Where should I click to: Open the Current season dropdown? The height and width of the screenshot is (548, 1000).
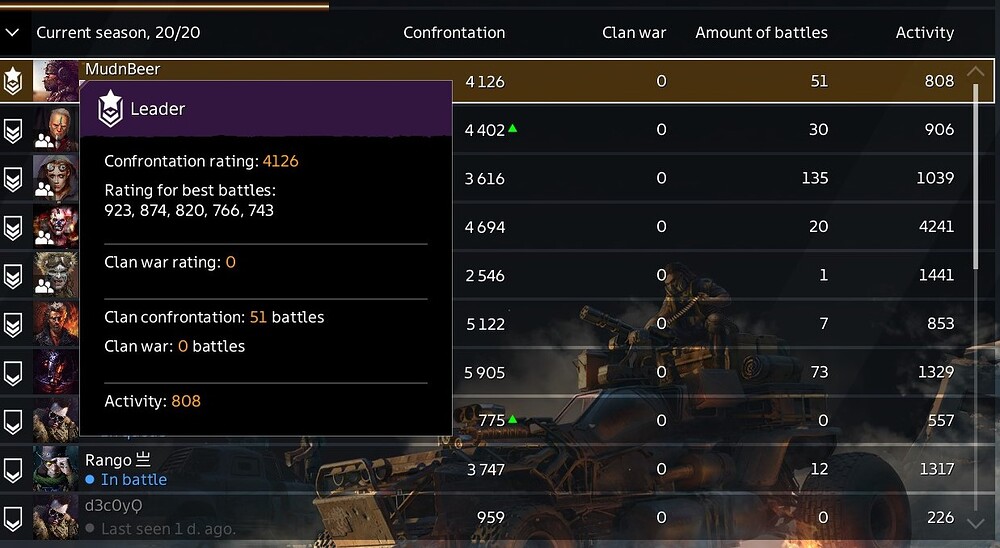click(13, 33)
